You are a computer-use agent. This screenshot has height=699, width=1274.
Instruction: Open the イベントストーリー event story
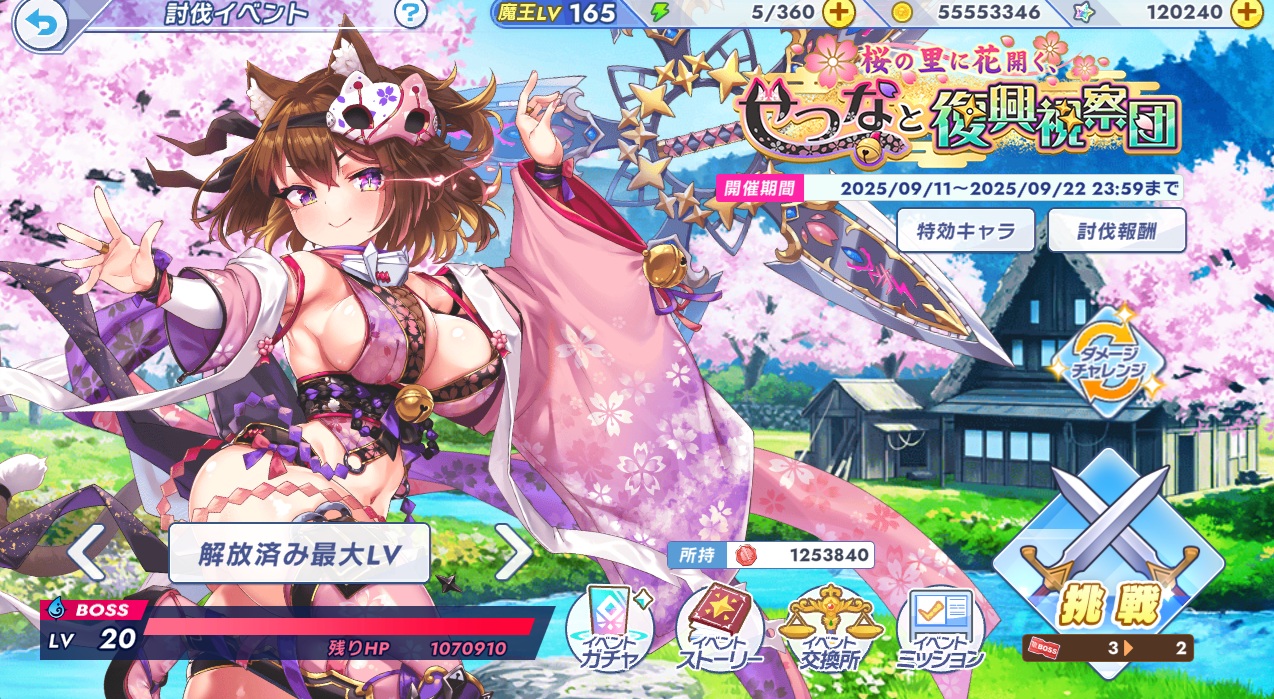[720, 631]
